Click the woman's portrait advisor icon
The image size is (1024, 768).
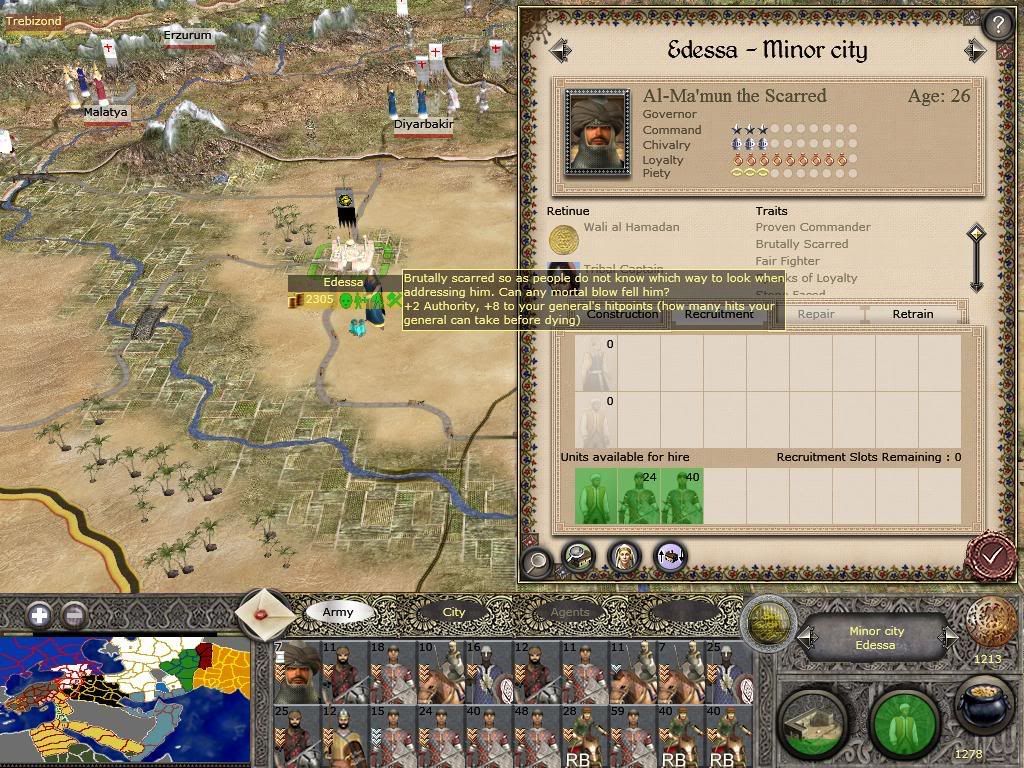(x=624, y=556)
